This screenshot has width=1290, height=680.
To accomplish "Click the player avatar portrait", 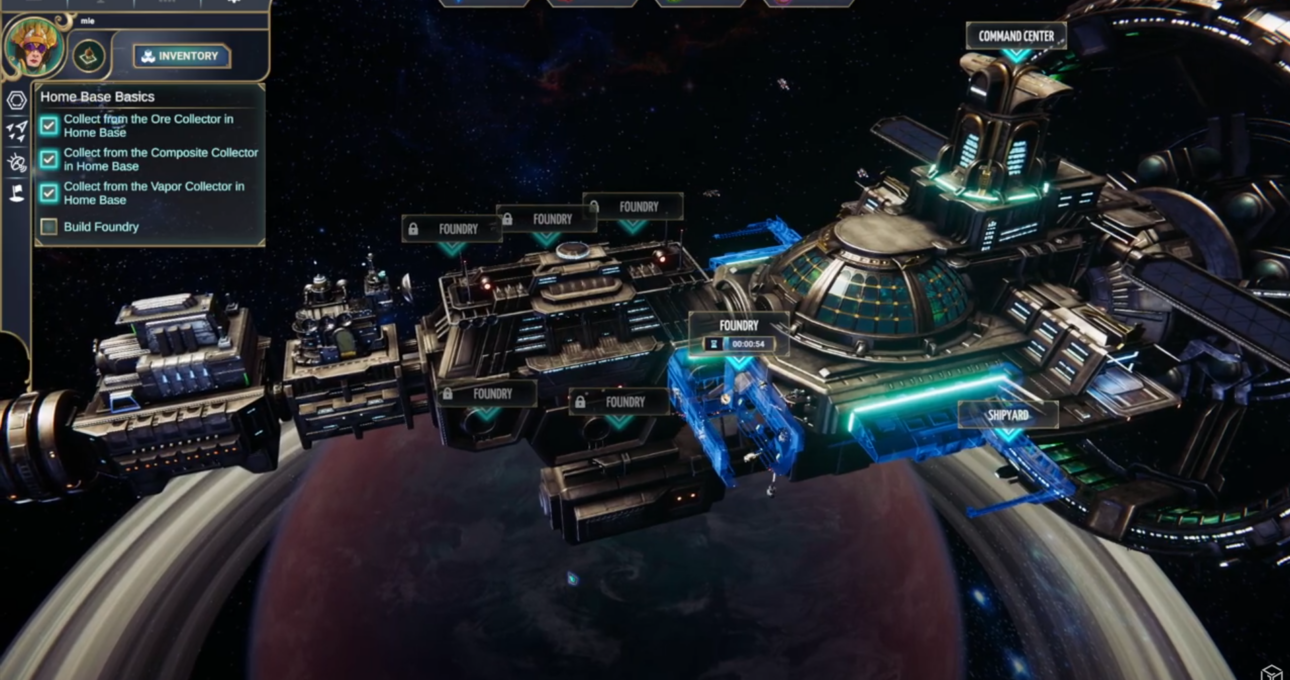I will tap(35, 46).
